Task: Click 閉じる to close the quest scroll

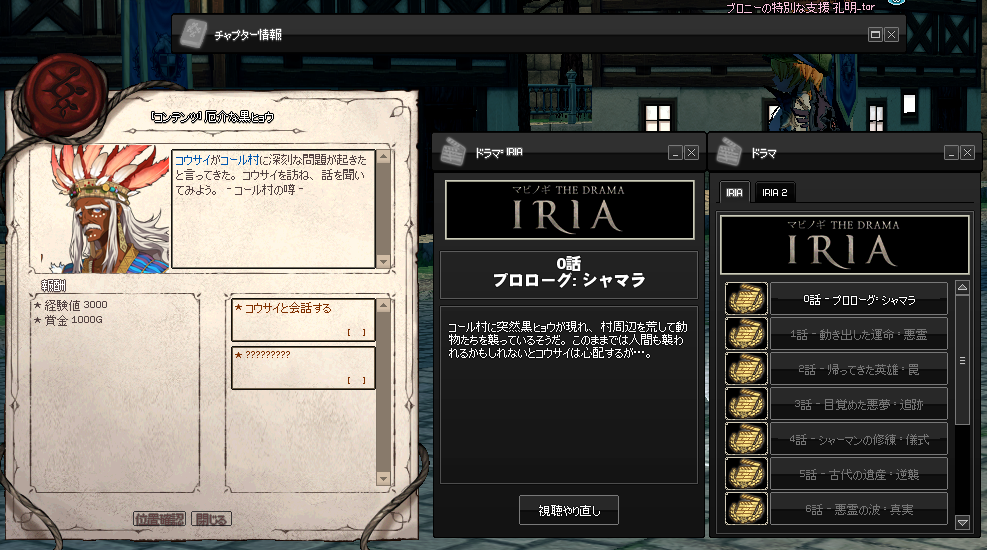Action: point(211,518)
